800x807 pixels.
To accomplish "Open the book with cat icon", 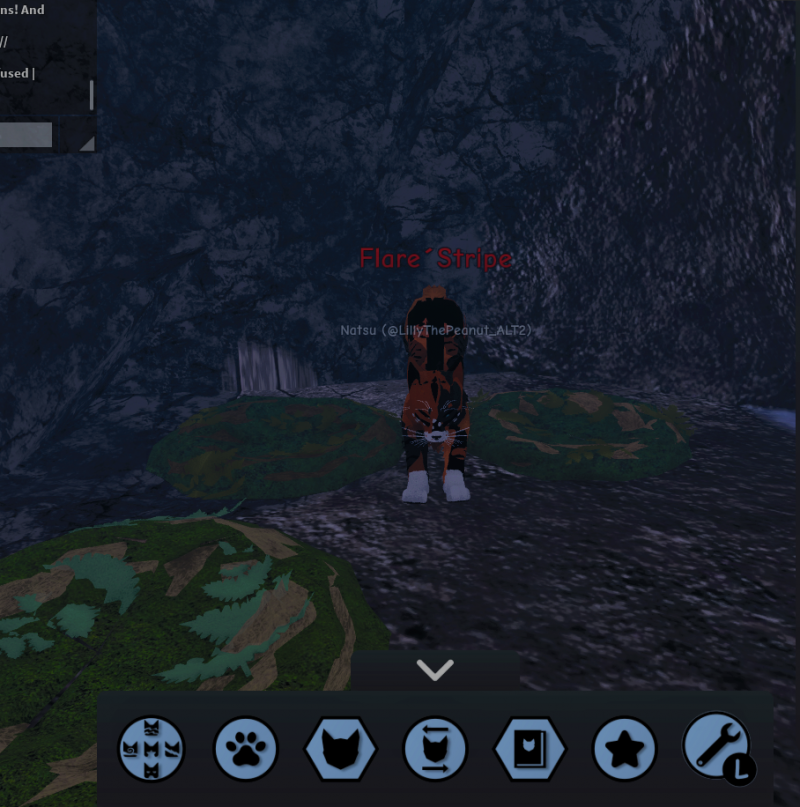I will click(530, 749).
